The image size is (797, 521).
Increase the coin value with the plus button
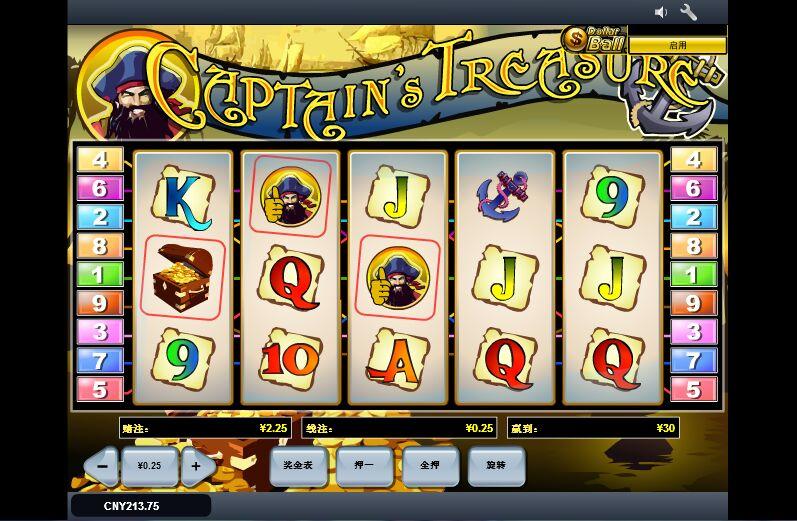point(197,466)
